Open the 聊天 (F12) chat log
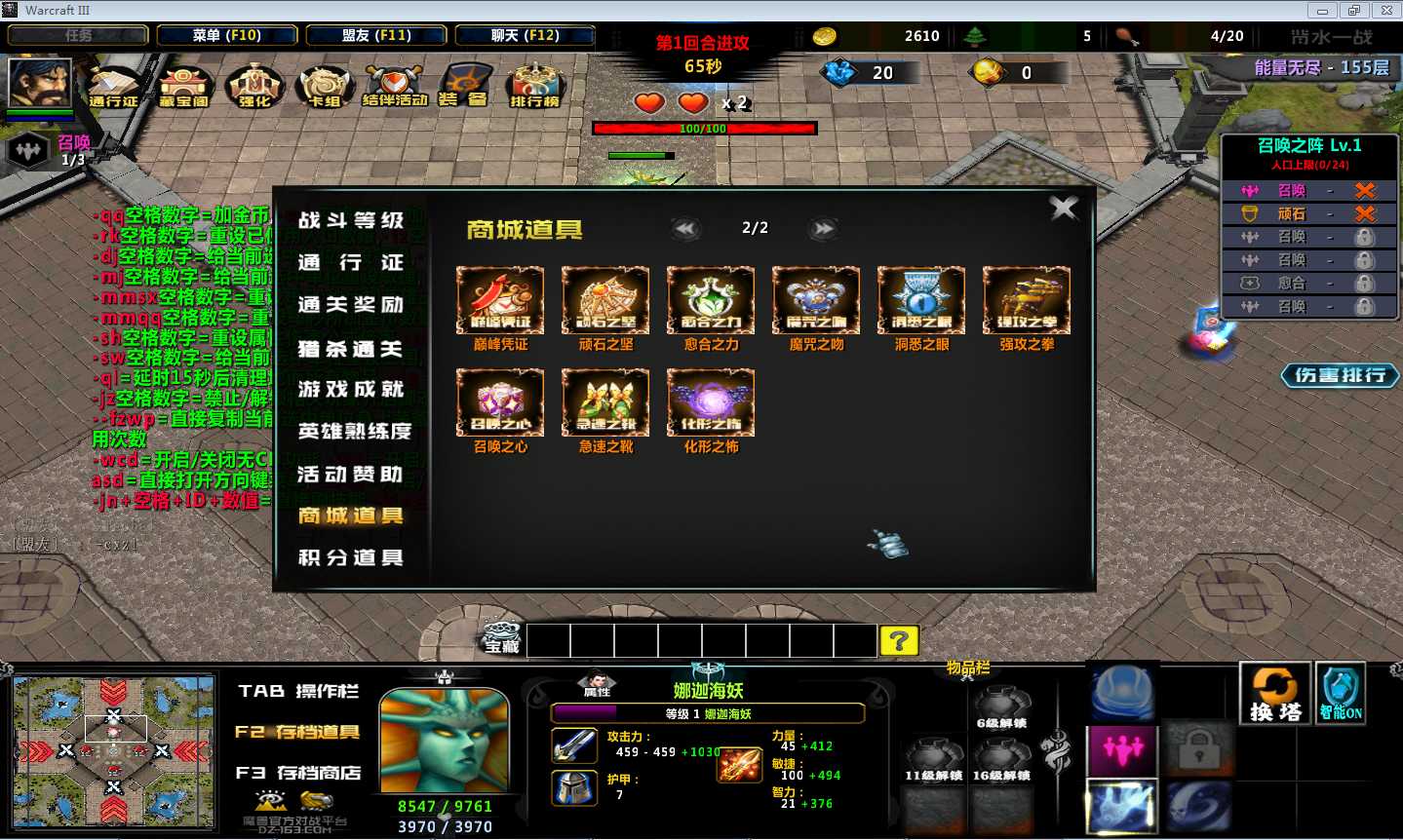 525,36
